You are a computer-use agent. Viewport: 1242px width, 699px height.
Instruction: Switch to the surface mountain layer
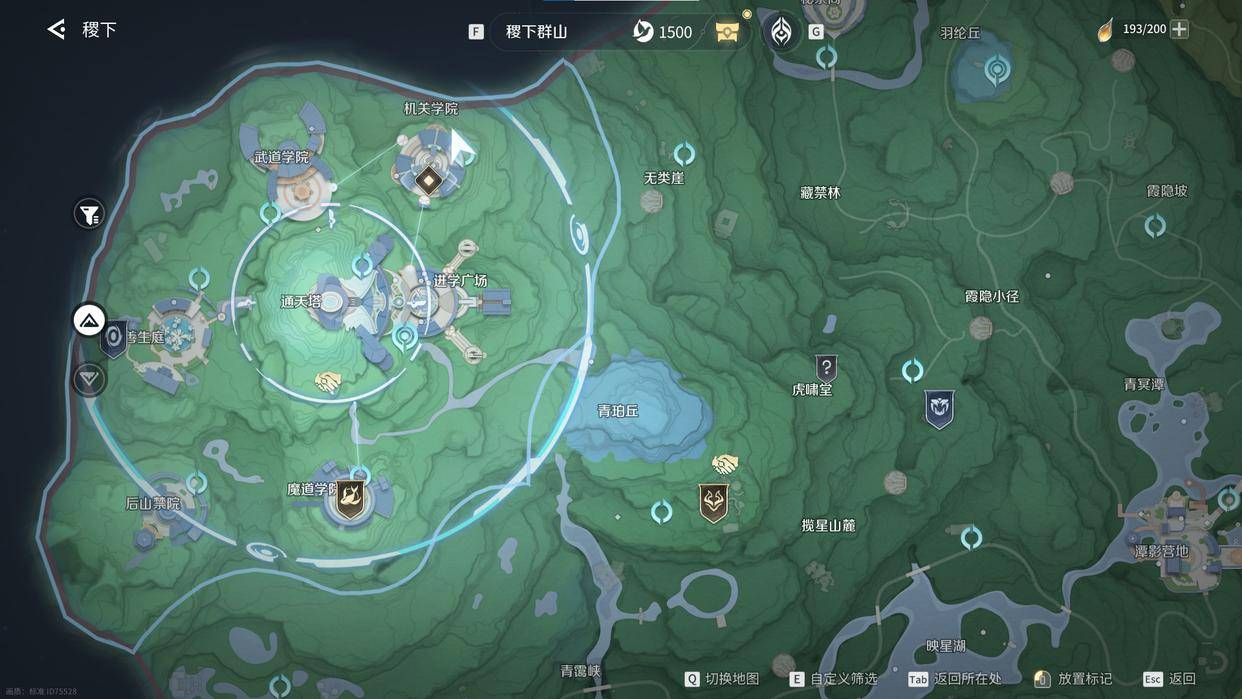point(89,321)
